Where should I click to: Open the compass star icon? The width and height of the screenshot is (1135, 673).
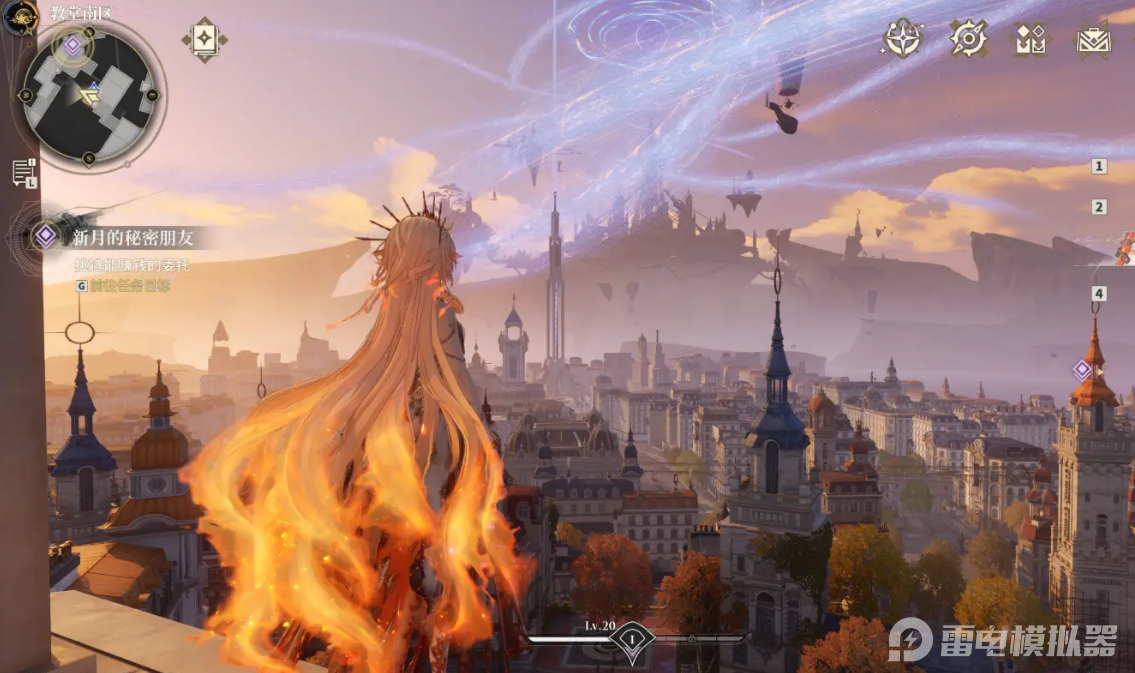(x=902, y=39)
